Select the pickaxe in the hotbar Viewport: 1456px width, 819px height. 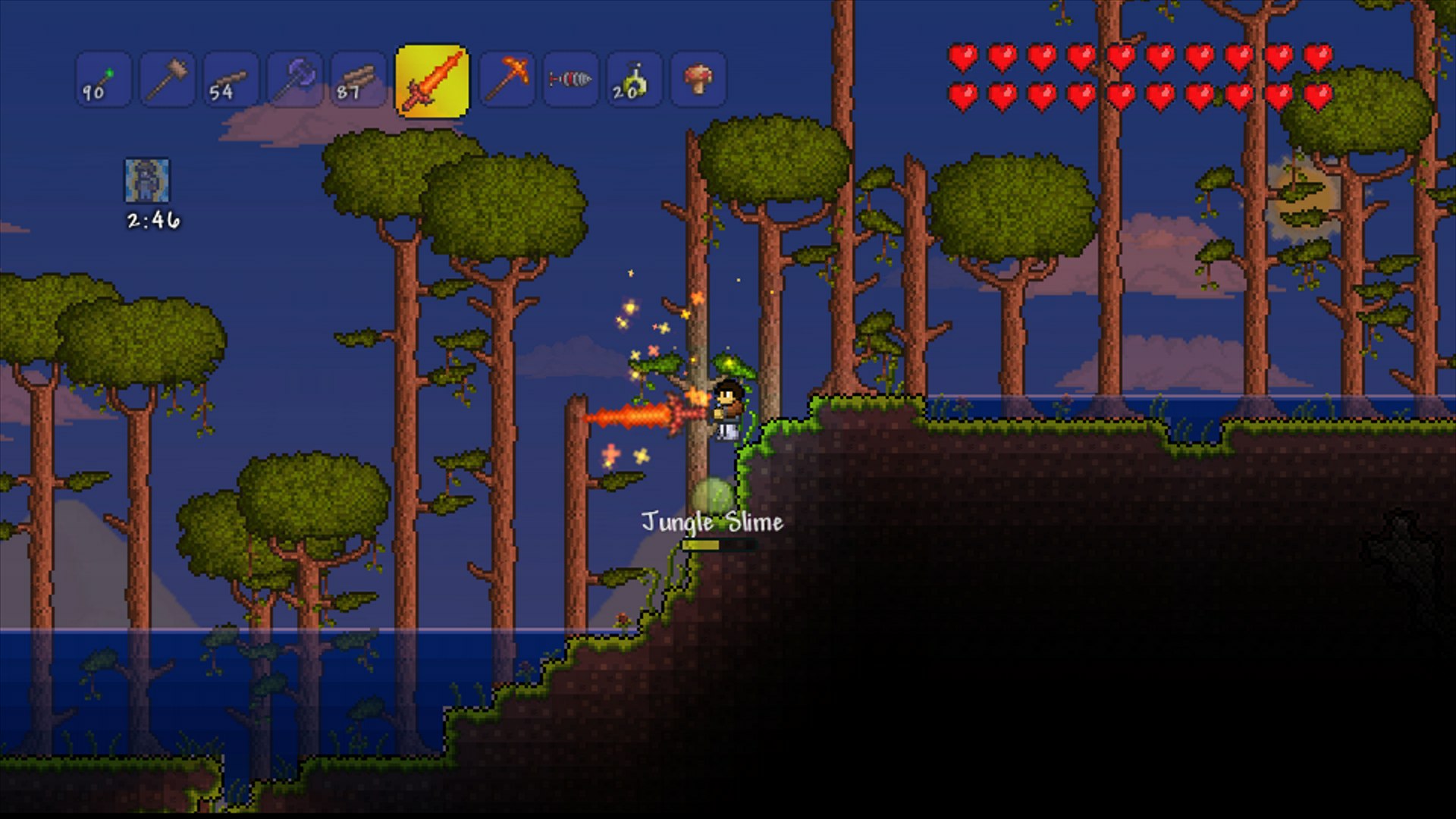[509, 78]
